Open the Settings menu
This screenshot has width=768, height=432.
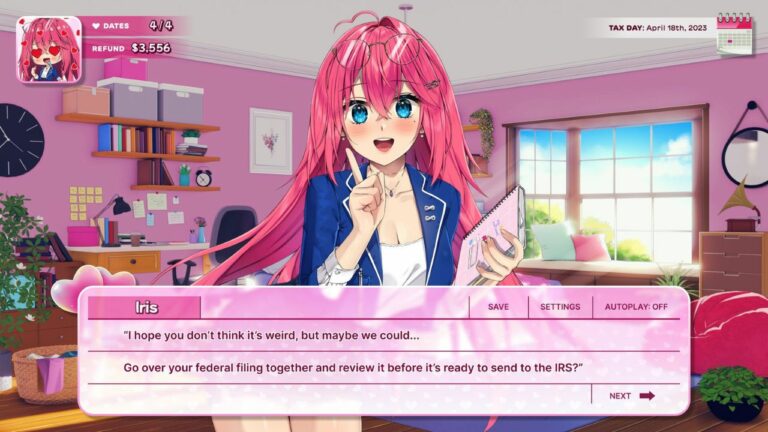click(x=560, y=307)
